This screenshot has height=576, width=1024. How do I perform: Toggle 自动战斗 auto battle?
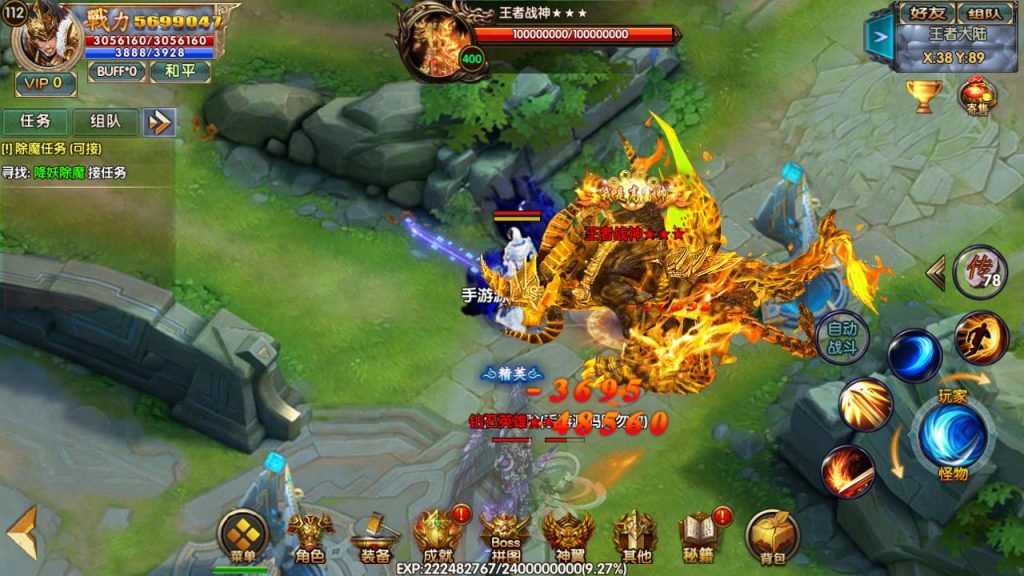coord(842,339)
